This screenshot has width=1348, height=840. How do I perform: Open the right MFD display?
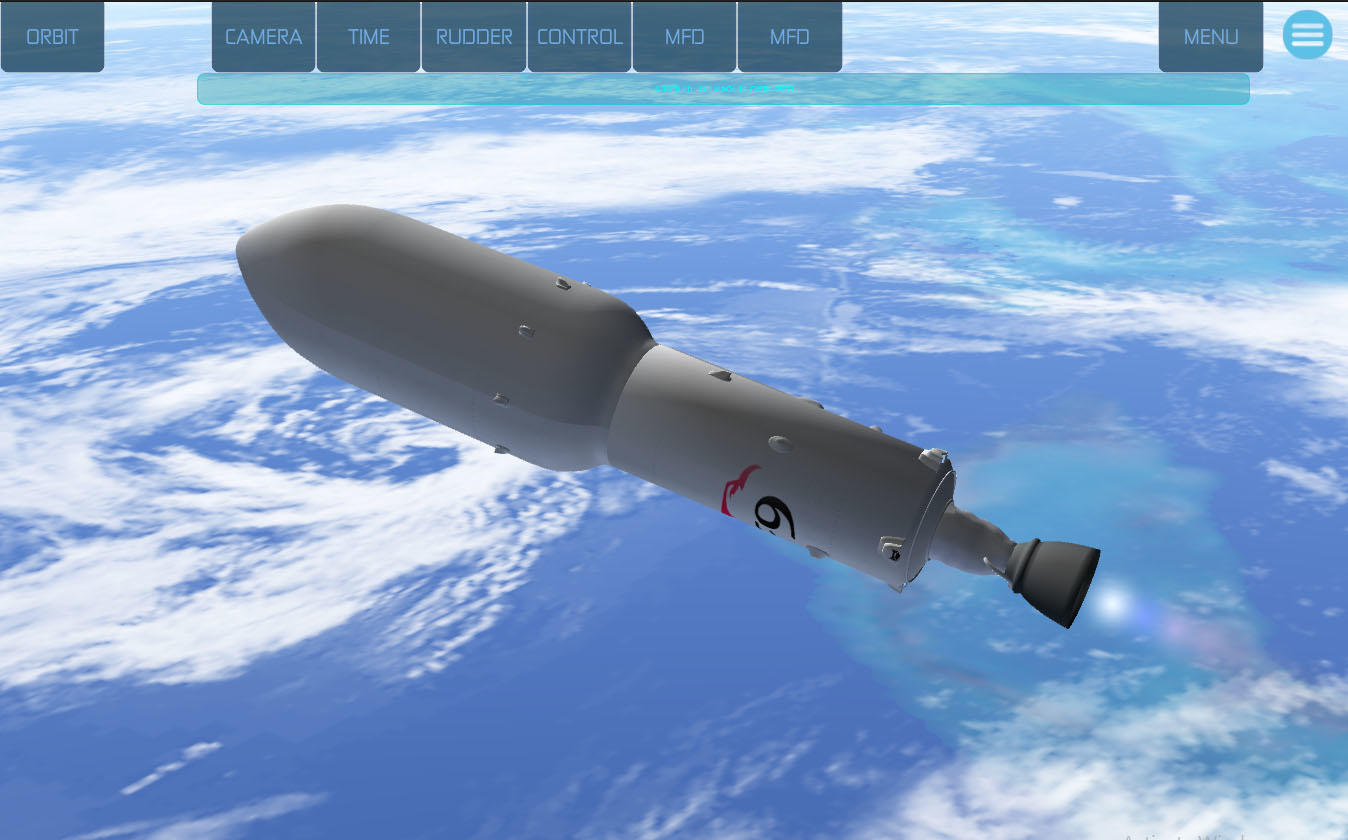coord(789,36)
